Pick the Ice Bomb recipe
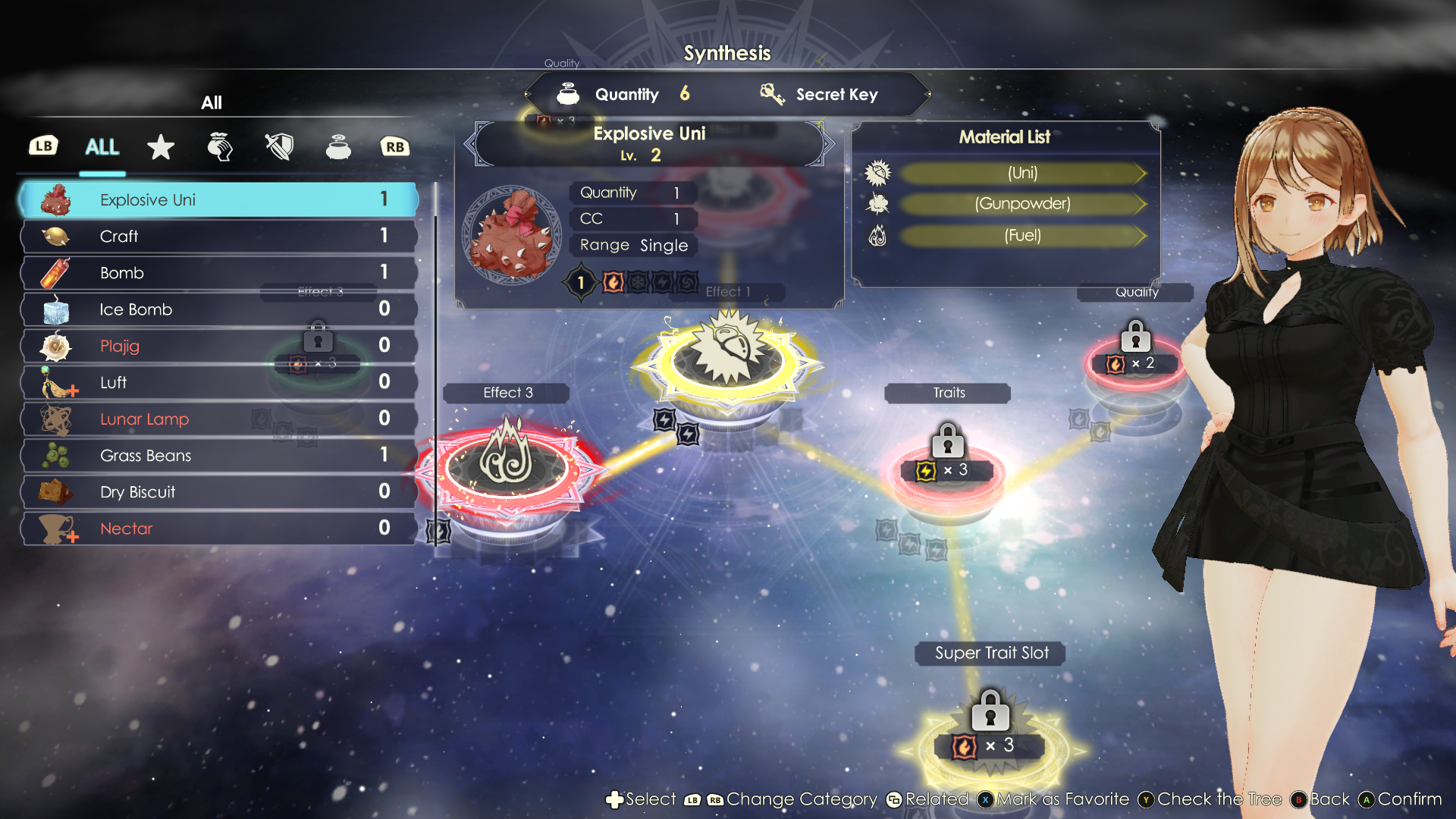The width and height of the screenshot is (1456, 819). (218, 309)
